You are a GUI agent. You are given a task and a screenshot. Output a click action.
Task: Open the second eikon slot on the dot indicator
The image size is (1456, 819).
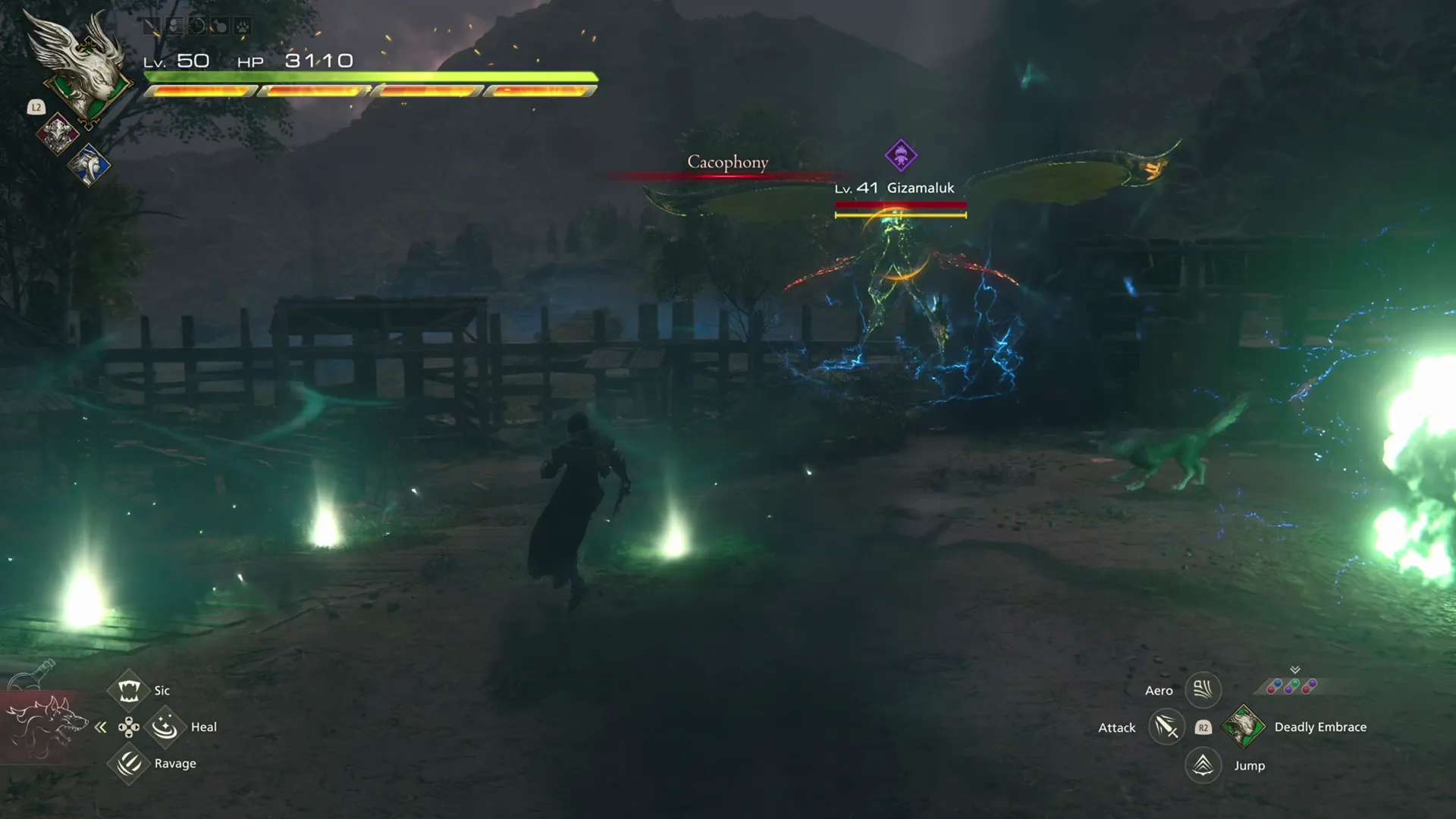coord(1291,686)
